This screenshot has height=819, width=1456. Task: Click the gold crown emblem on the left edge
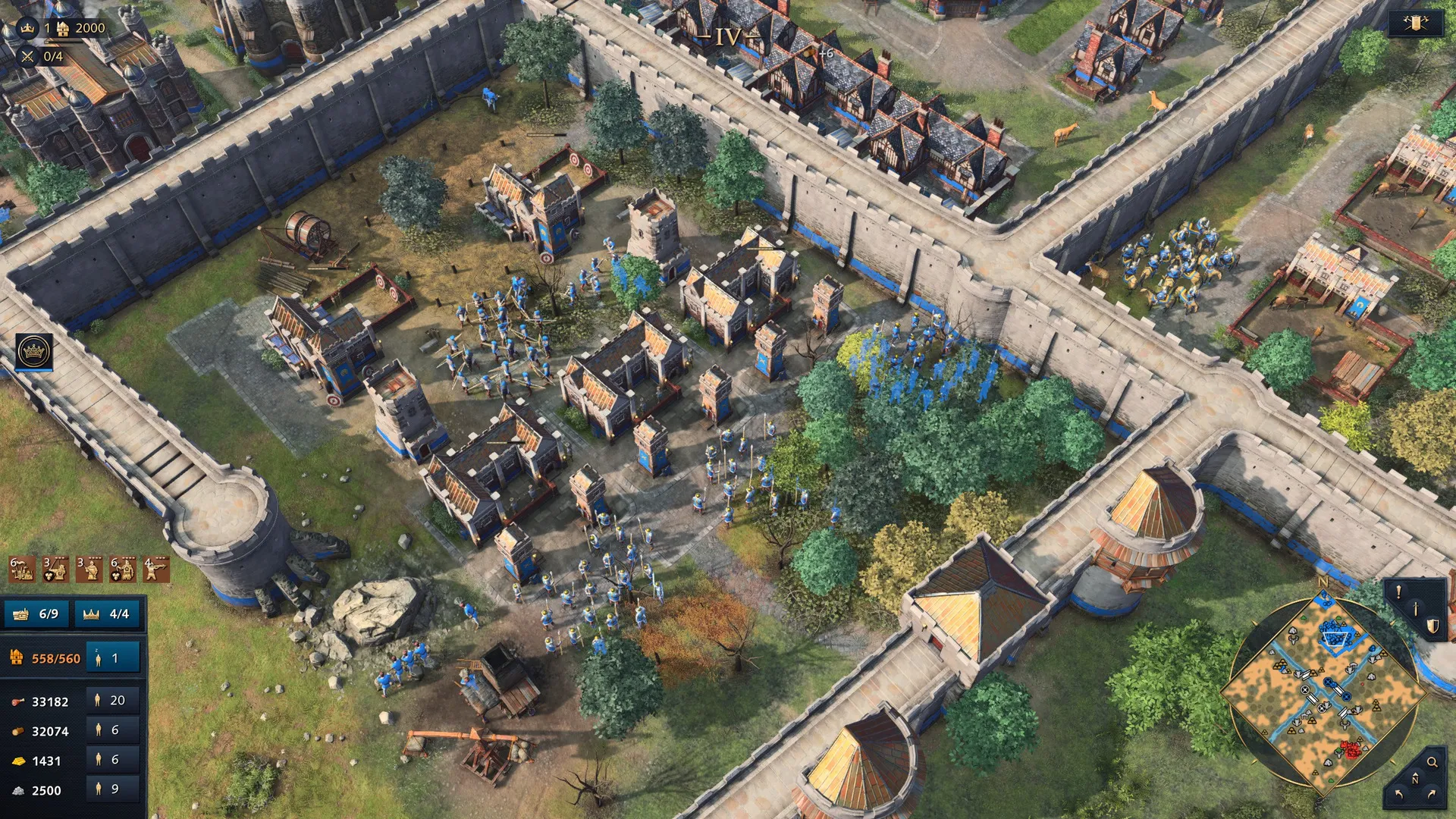(34, 352)
